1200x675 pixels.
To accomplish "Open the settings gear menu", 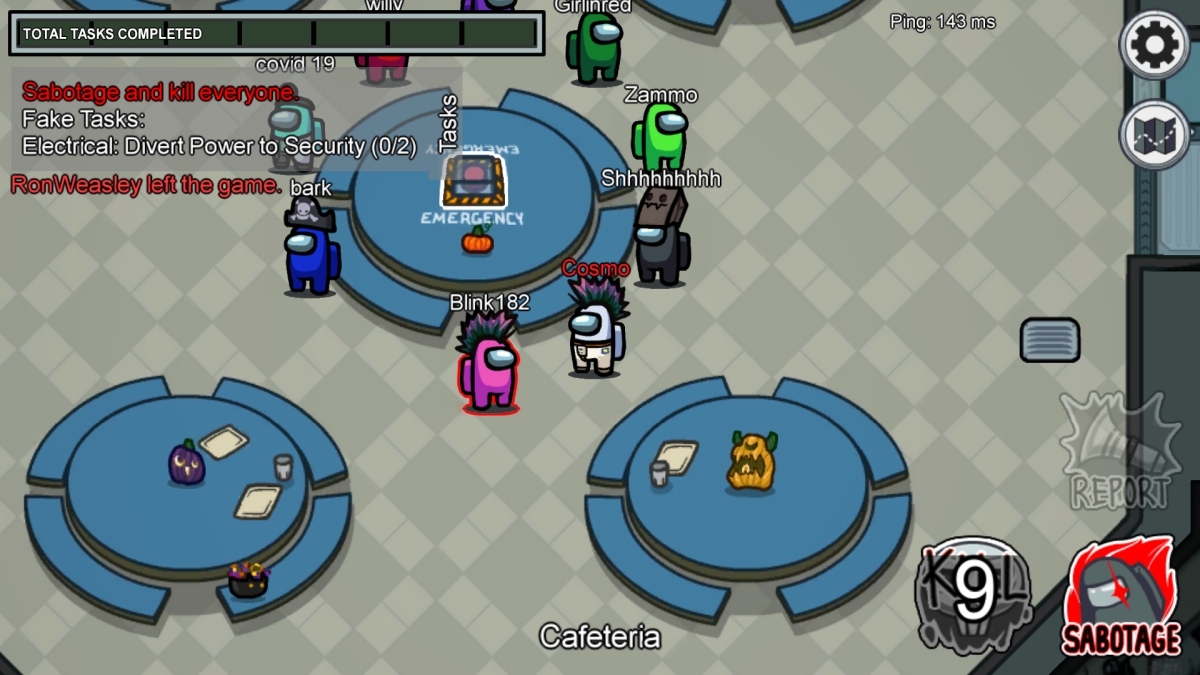I will pos(1155,44).
